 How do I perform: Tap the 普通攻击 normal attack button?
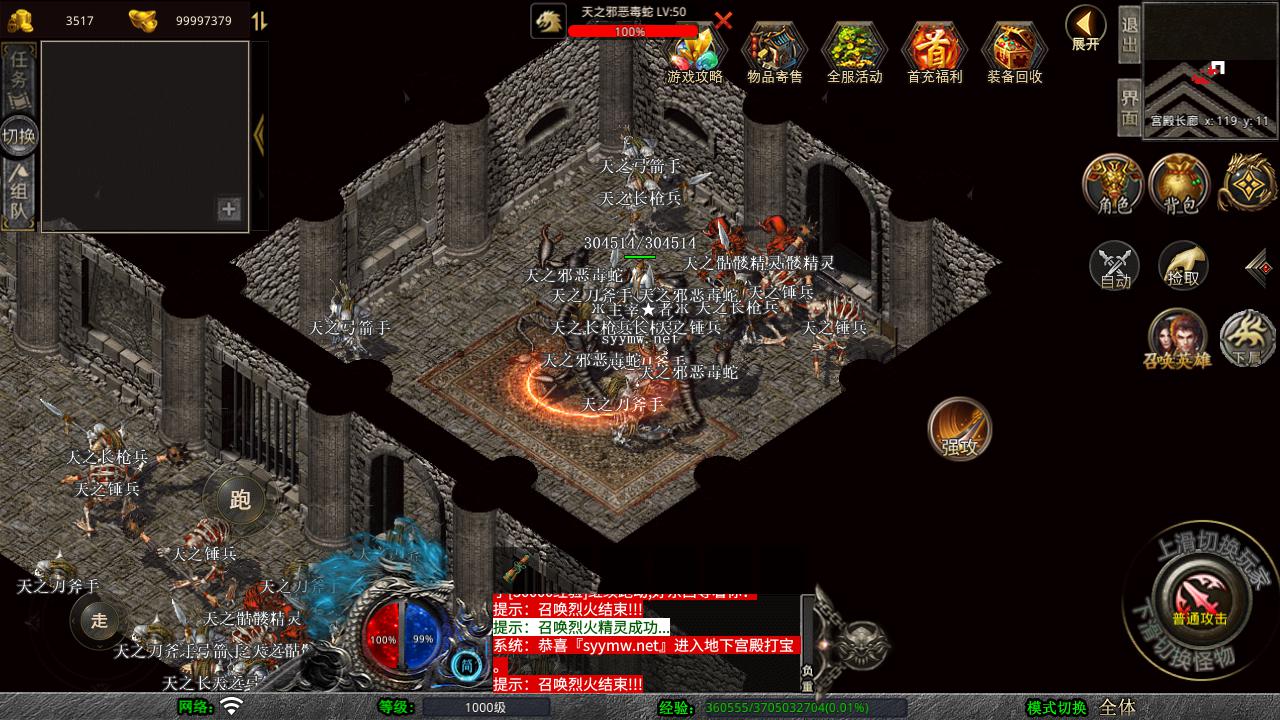pyautogui.click(x=1200, y=599)
